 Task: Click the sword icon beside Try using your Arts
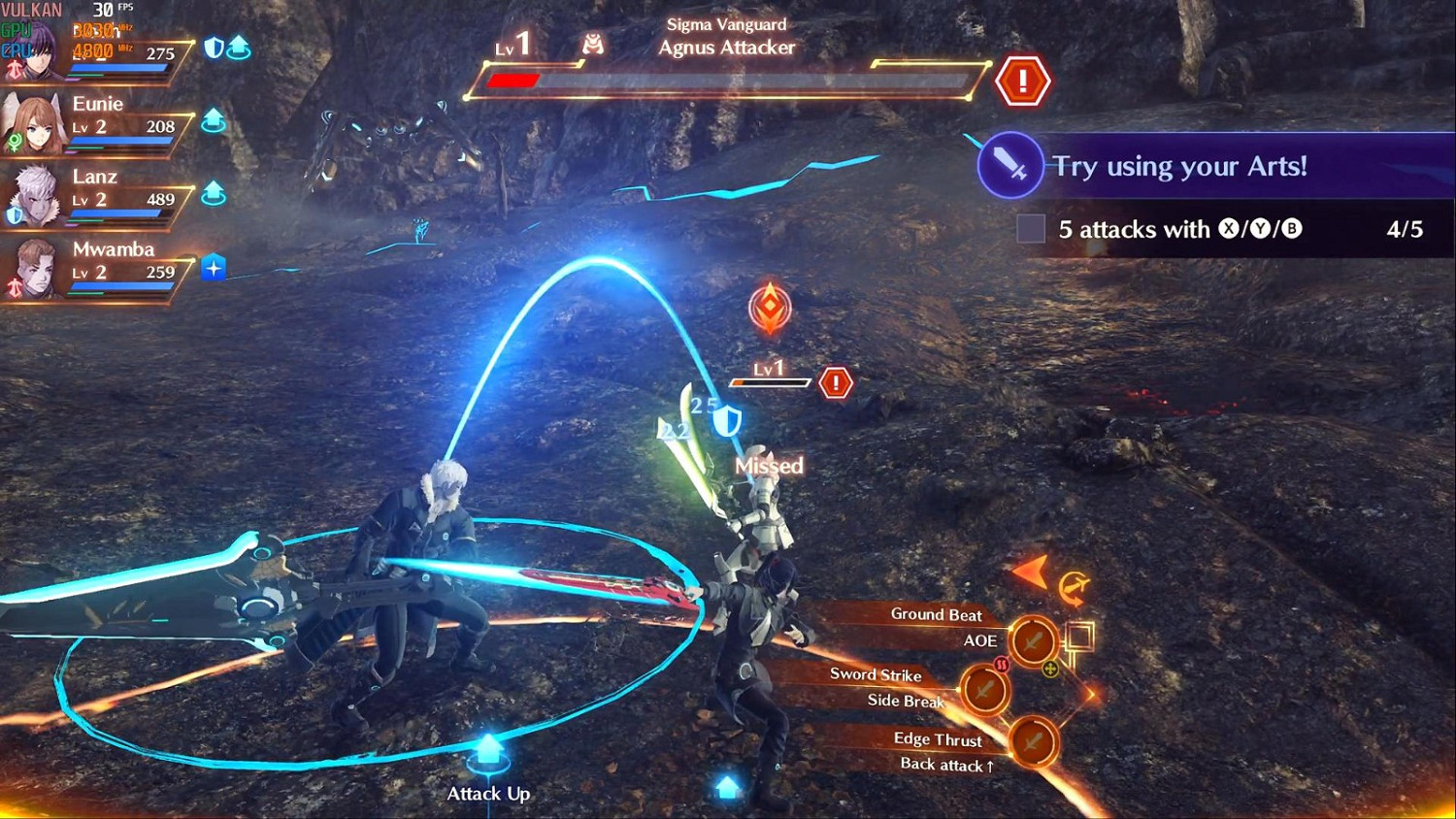tap(1009, 165)
